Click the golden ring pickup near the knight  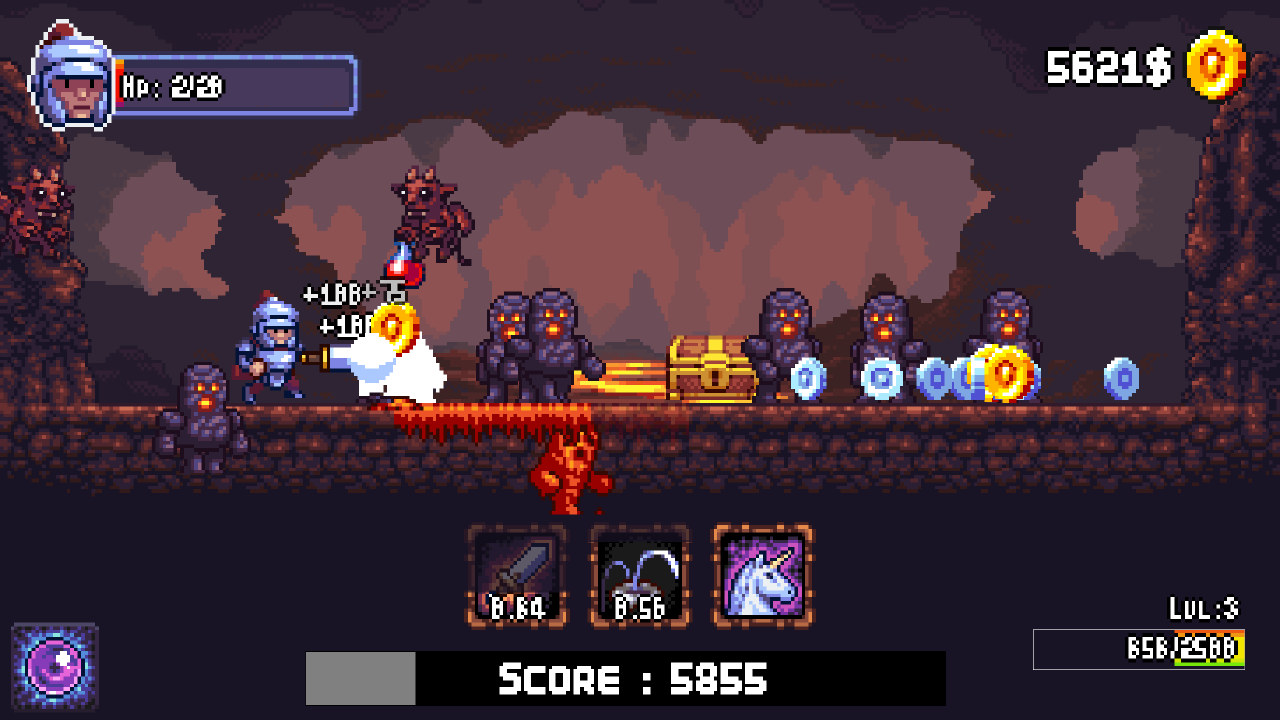point(395,325)
